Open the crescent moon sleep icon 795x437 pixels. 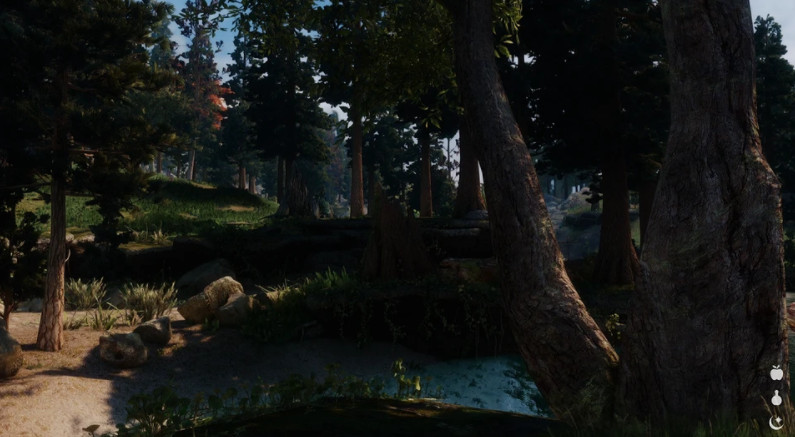point(776,422)
